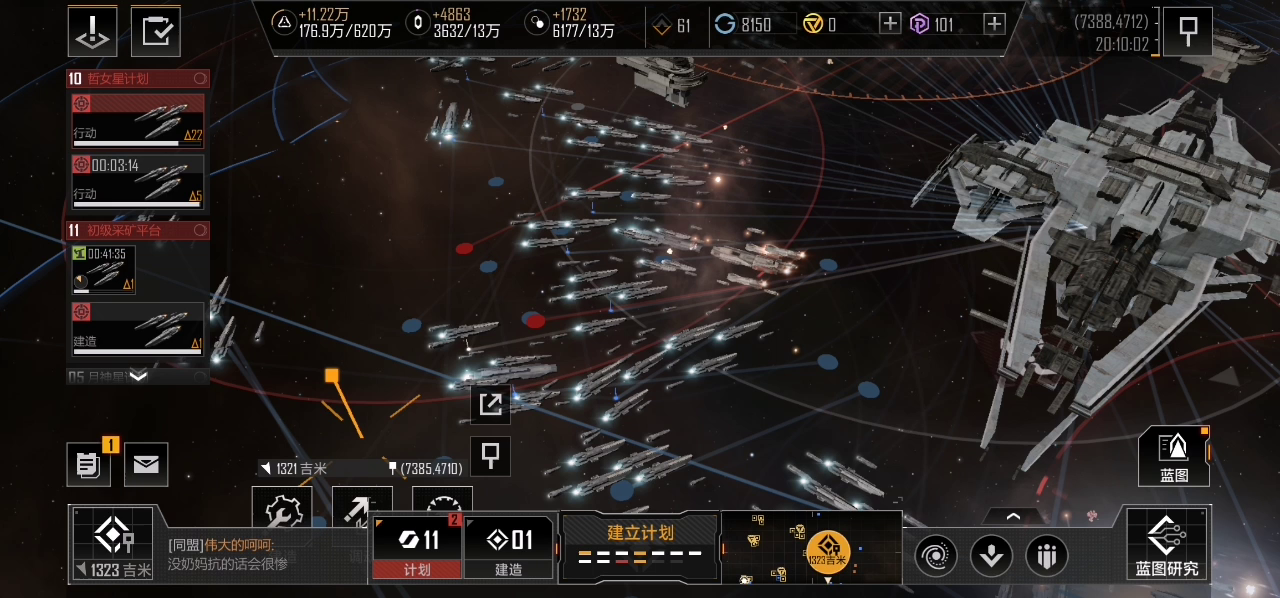Select the fleet card with 00:03:14 timer

[138, 181]
